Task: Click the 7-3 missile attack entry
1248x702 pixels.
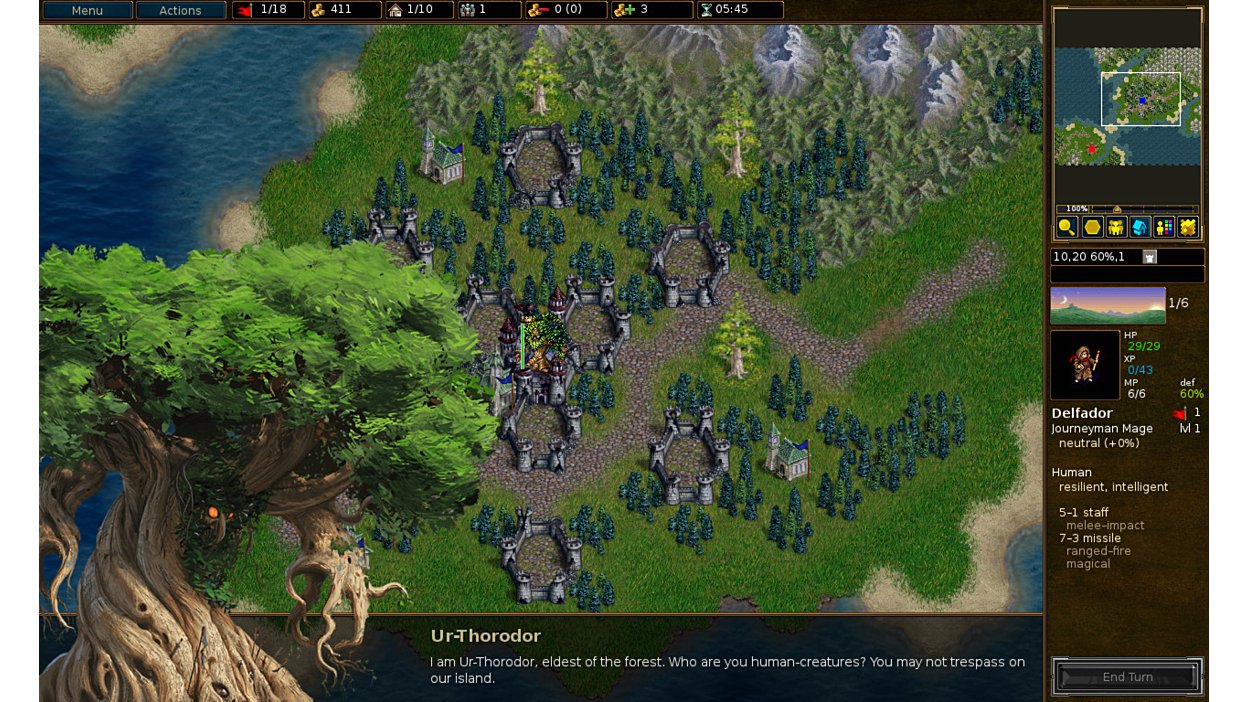Action: 1090,538
